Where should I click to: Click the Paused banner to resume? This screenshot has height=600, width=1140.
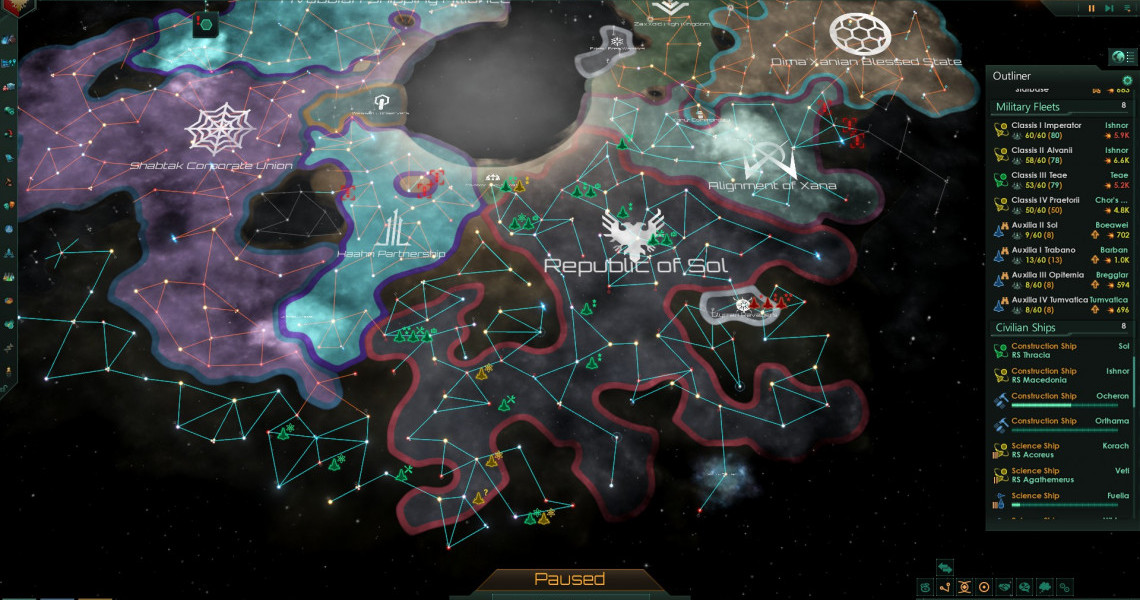click(569, 579)
